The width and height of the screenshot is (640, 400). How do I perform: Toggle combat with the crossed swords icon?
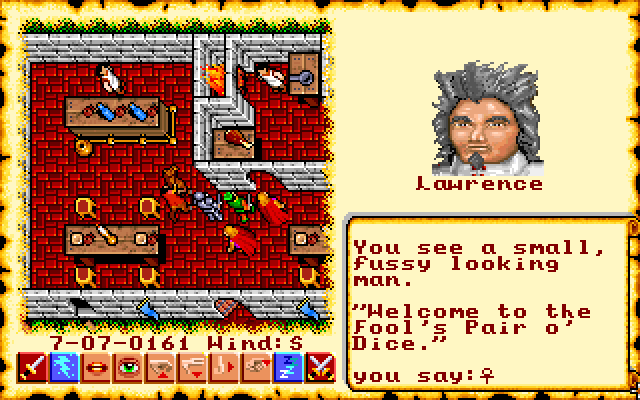[x=321, y=368]
